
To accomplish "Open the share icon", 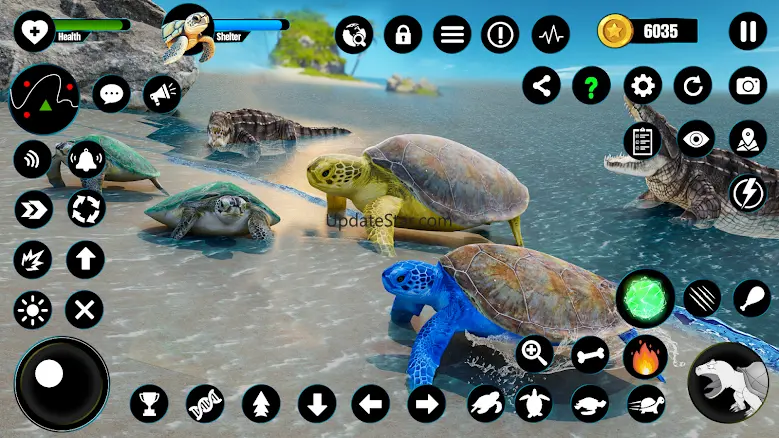I will click(x=541, y=86).
